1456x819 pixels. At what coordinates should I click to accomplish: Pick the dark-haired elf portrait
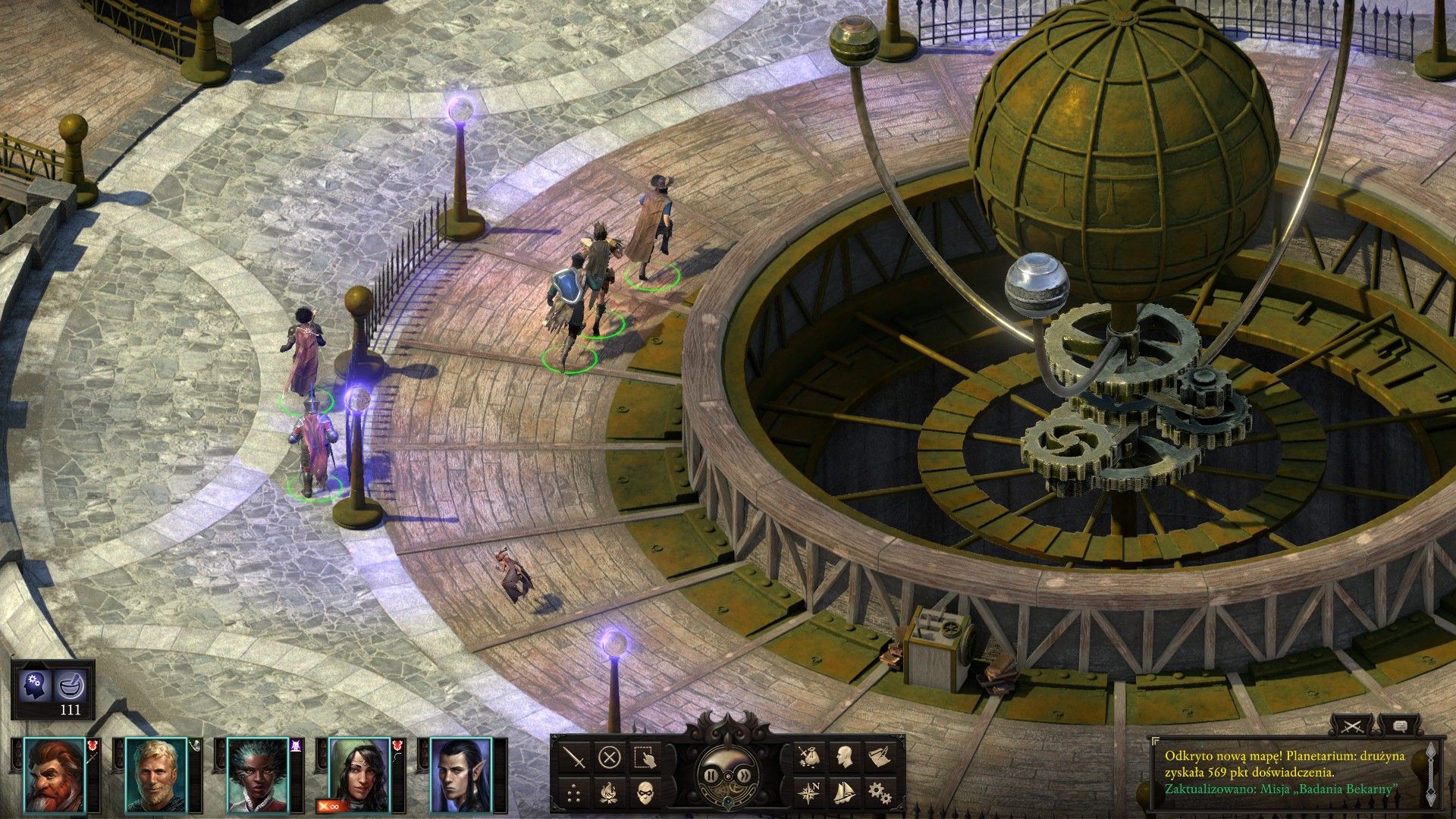[x=461, y=774]
